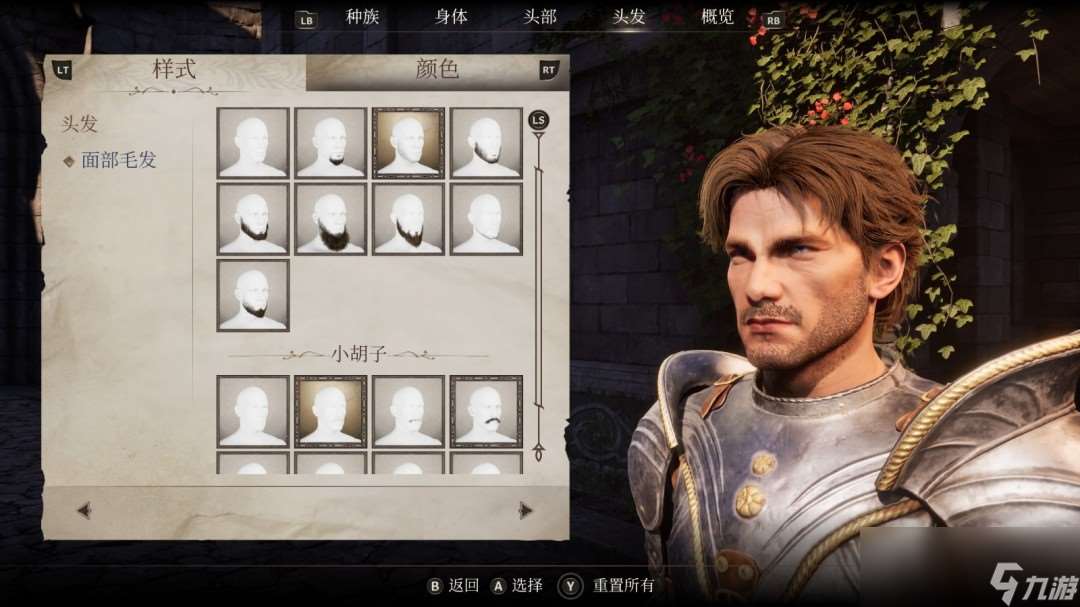This screenshot has width=1080, height=607.
Task: Switch to the 身体 (body) tab
Action: point(451,17)
